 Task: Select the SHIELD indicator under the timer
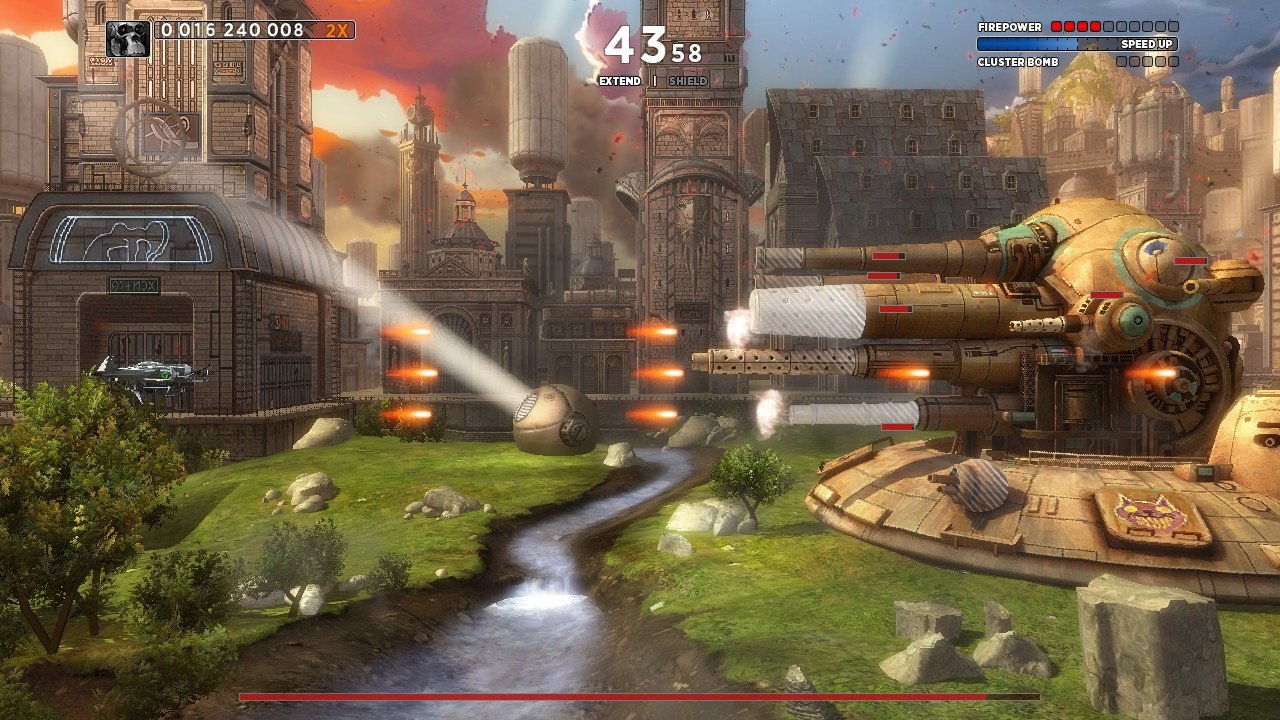click(x=688, y=81)
